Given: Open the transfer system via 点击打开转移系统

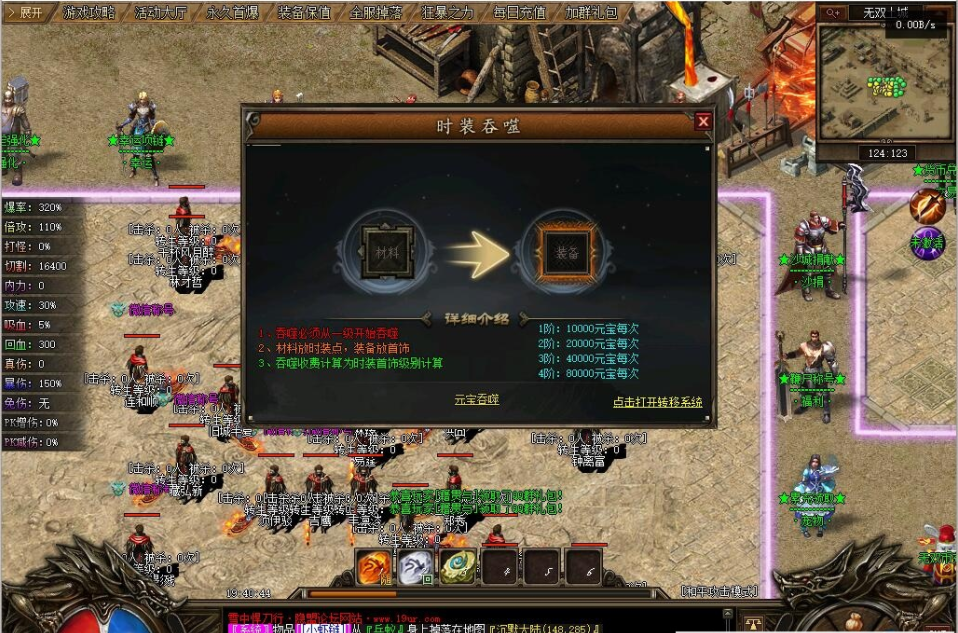Looking at the screenshot, I should pos(657,402).
